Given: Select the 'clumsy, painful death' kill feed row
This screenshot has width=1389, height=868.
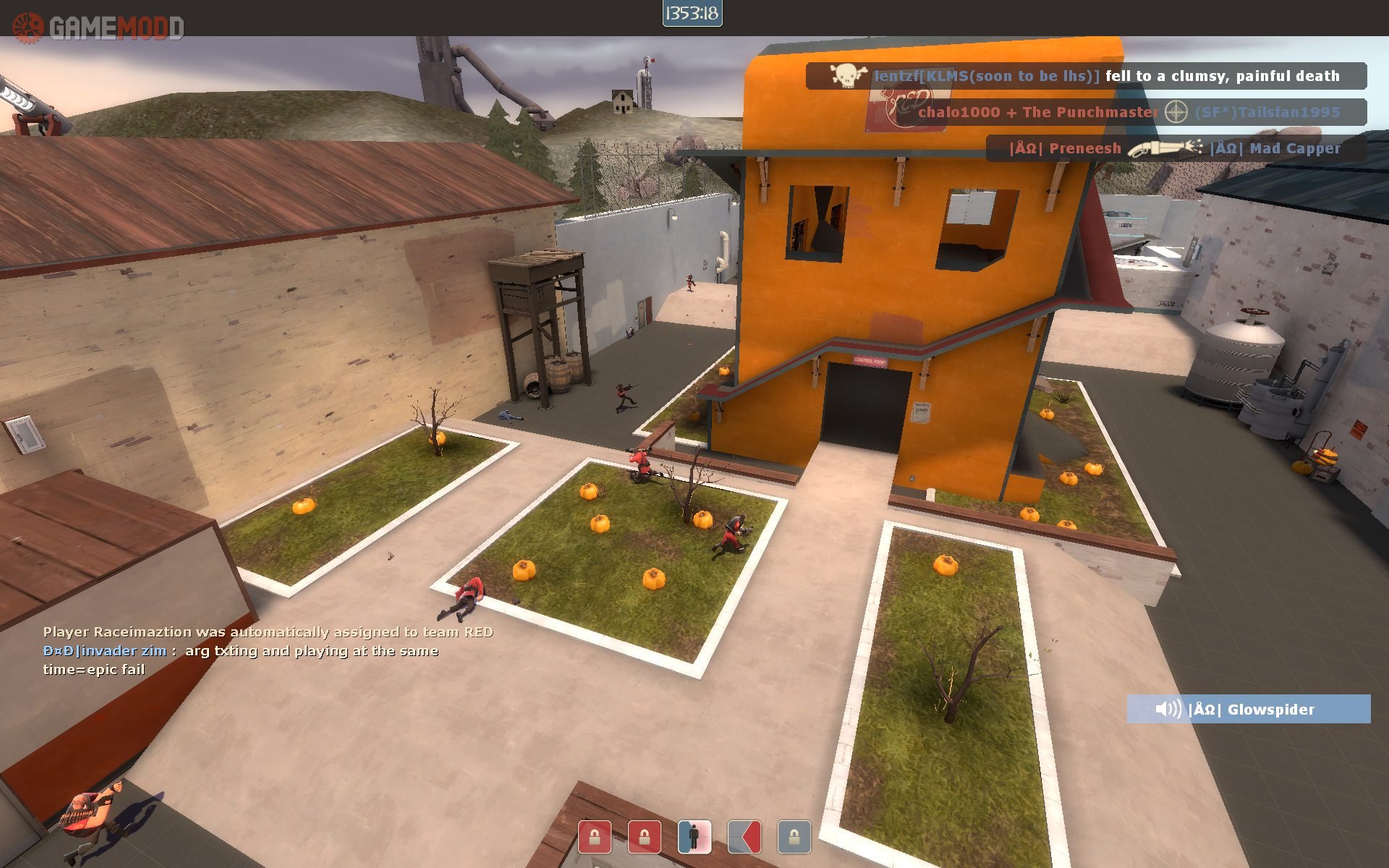Looking at the screenshot, I should pyautogui.click(x=1085, y=76).
